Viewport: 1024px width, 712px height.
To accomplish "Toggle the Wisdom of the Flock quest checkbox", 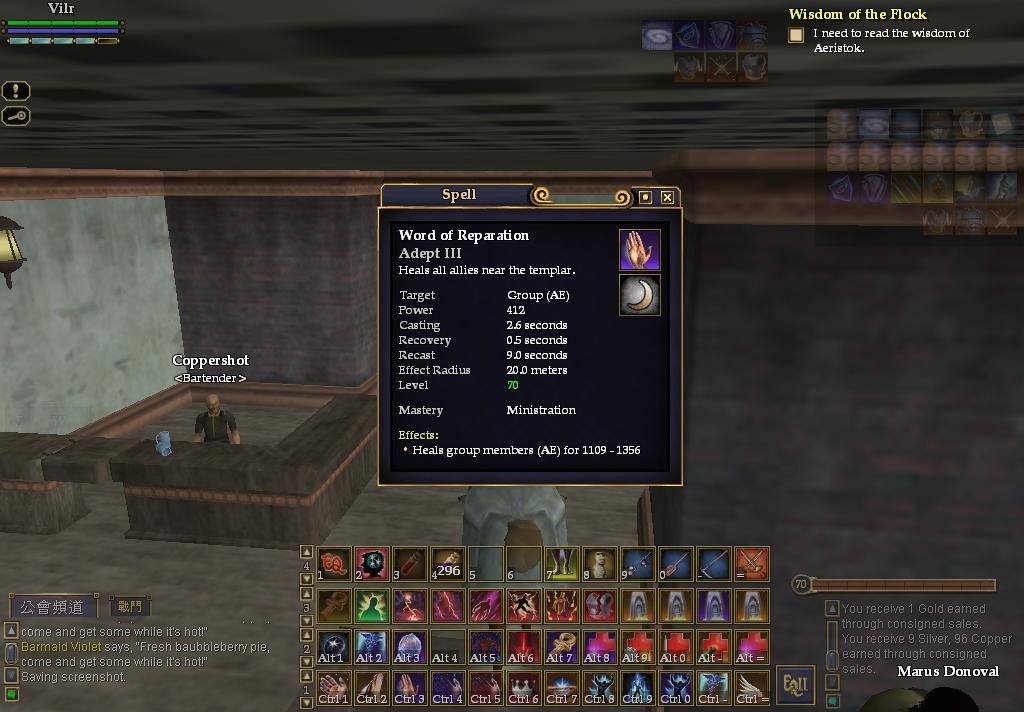I will click(796, 35).
